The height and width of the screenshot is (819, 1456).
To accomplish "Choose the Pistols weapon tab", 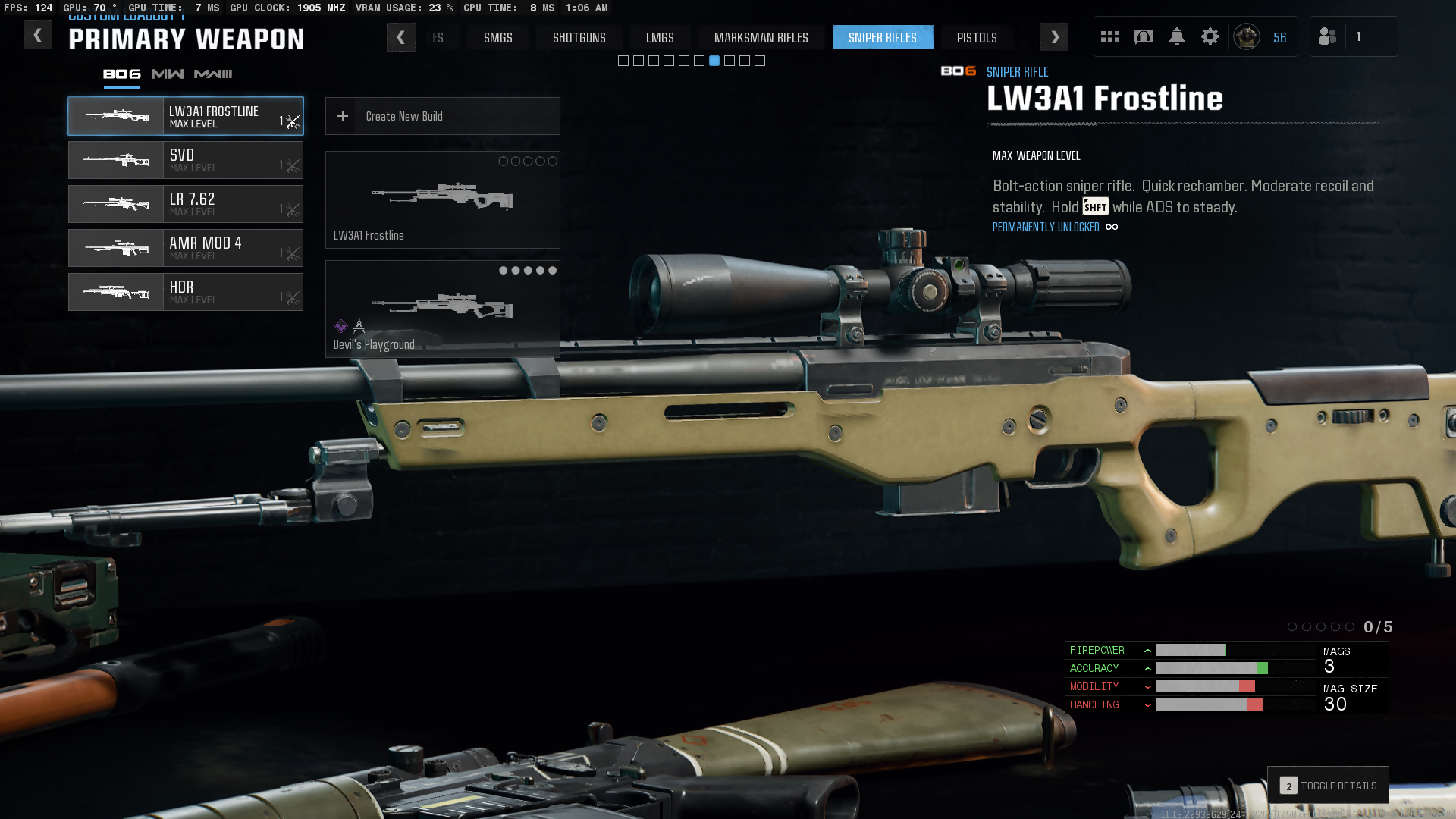I will click(x=976, y=37).
